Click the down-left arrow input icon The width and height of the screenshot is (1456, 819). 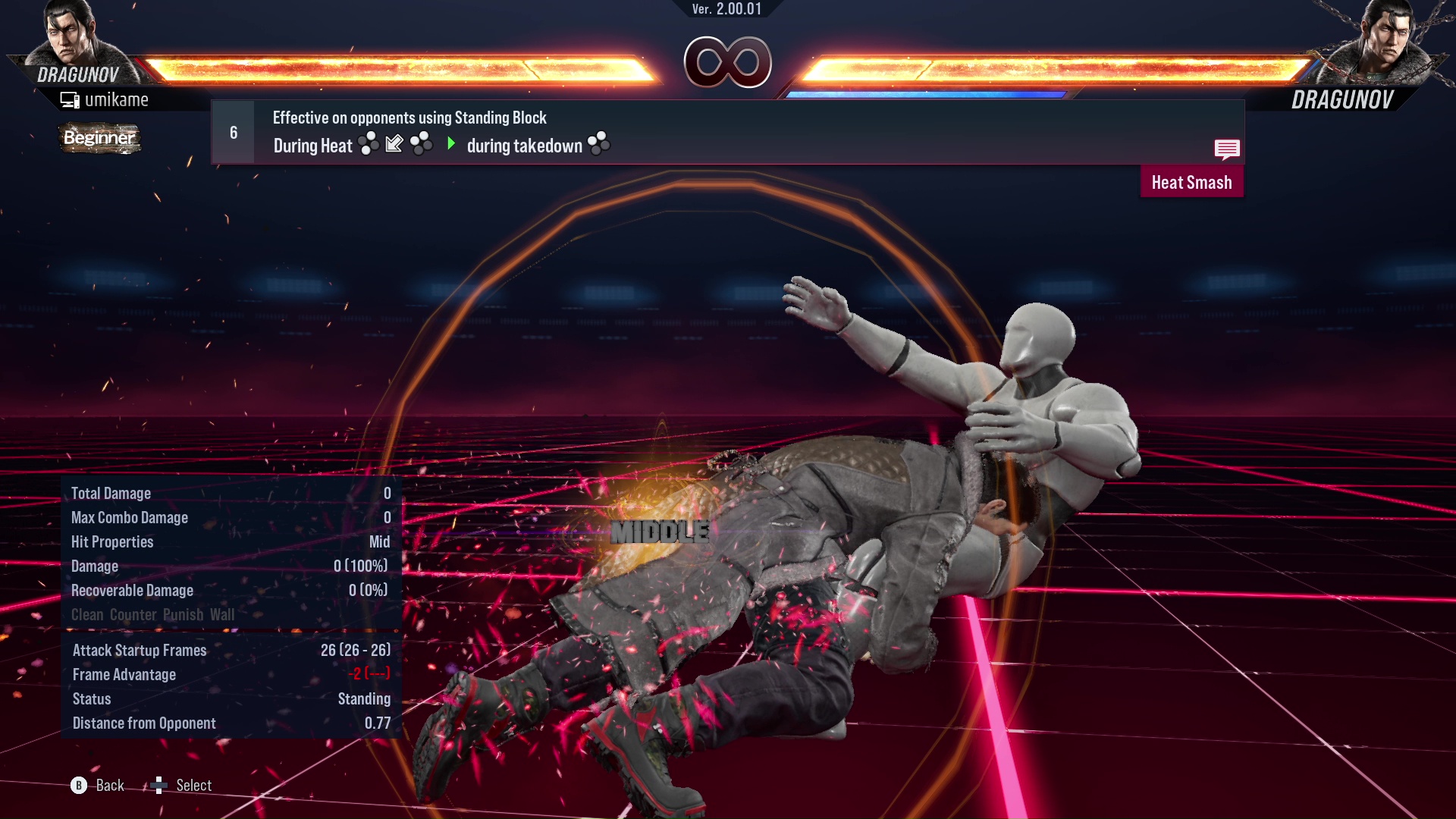[x=393, y=145]
